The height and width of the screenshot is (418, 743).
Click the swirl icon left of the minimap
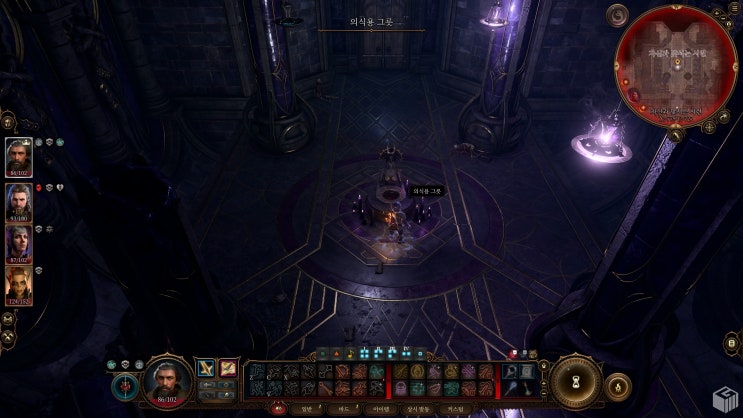pyautogui.click(x=618, y=15)
